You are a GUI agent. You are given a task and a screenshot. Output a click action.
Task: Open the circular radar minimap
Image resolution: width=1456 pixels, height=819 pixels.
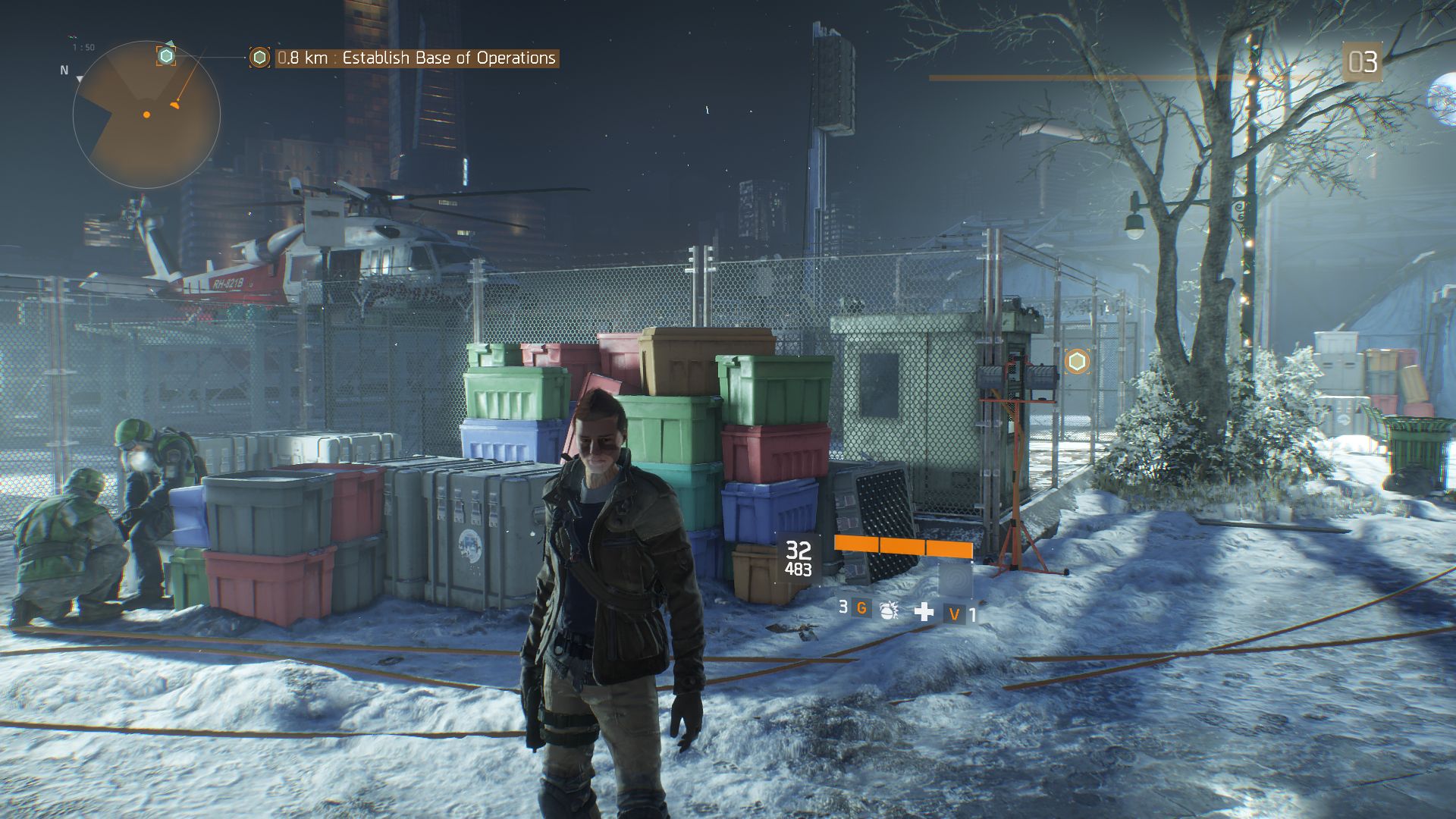[x=146, y=115]
